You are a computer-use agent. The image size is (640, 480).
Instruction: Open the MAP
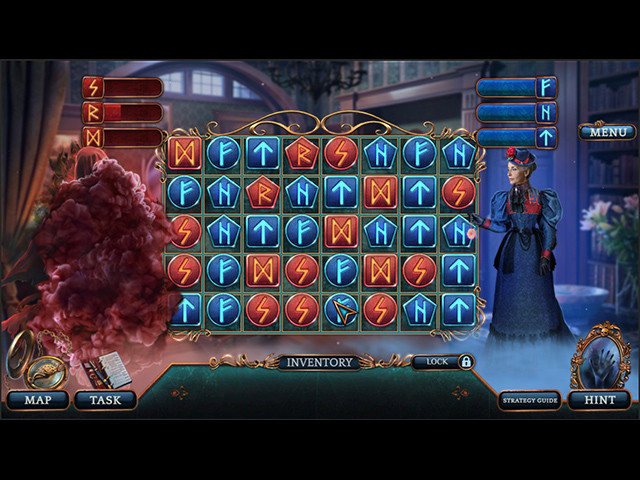click(x=37, y=400)
